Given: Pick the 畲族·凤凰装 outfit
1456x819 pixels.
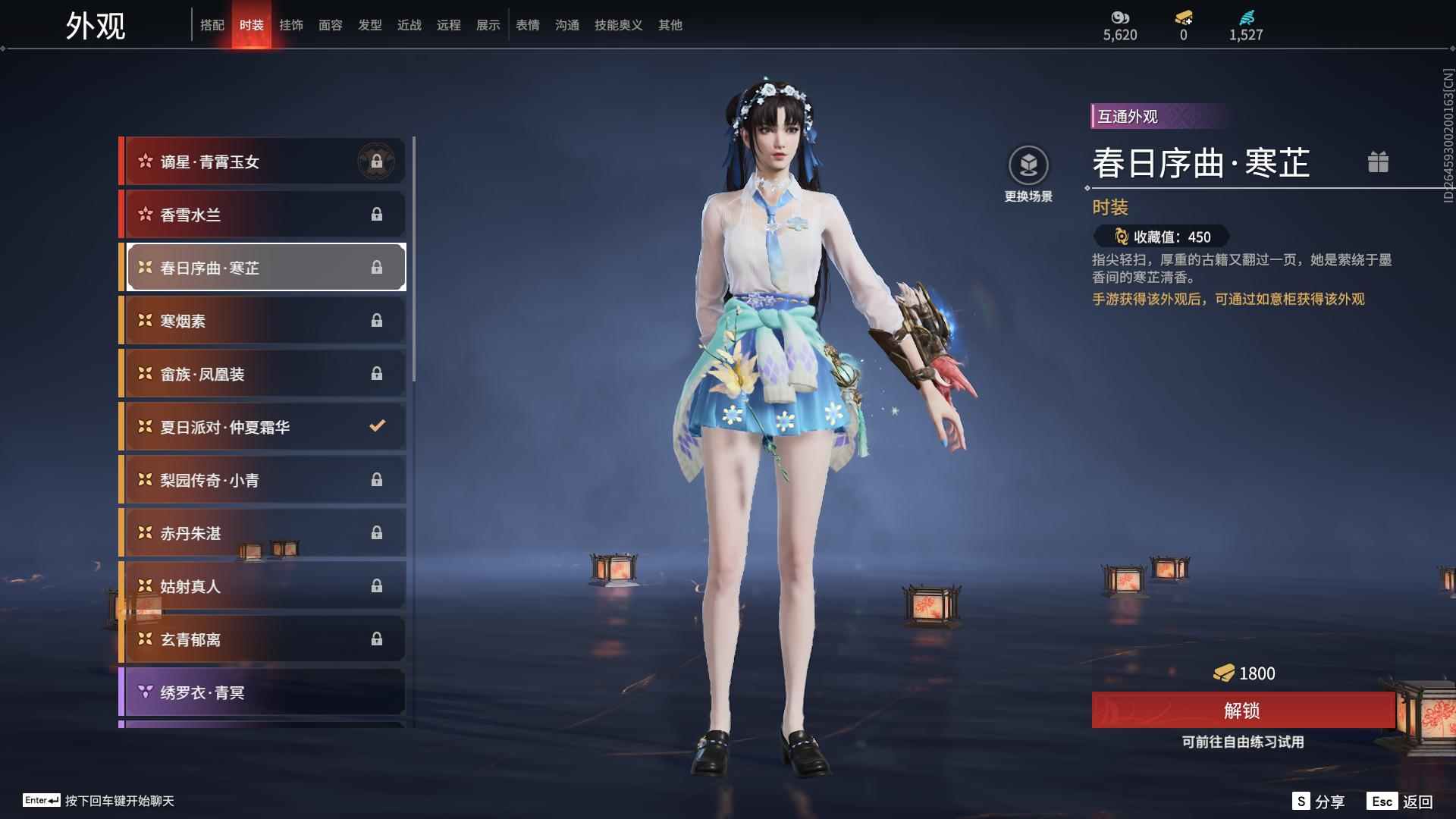Looking at the screenshot, I should click(262, 374).
